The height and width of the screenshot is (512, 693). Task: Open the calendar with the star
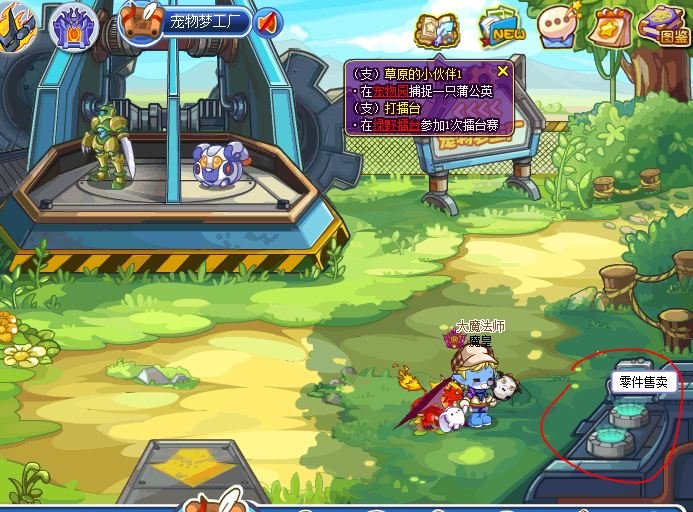pos(607,27)
